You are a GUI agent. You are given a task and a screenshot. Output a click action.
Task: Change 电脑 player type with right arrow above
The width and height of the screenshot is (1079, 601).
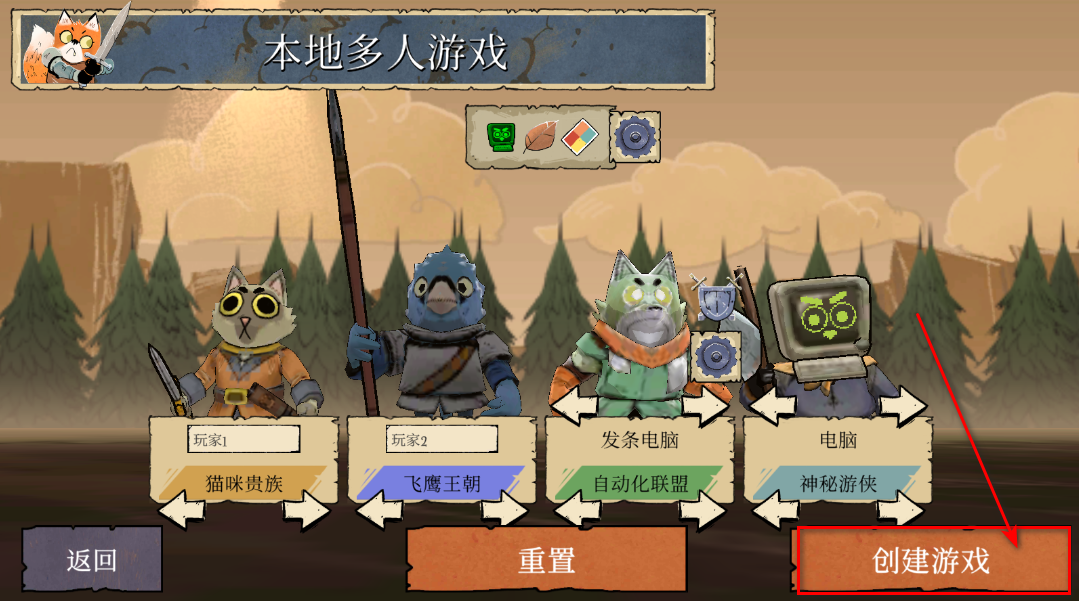[902, 406]
